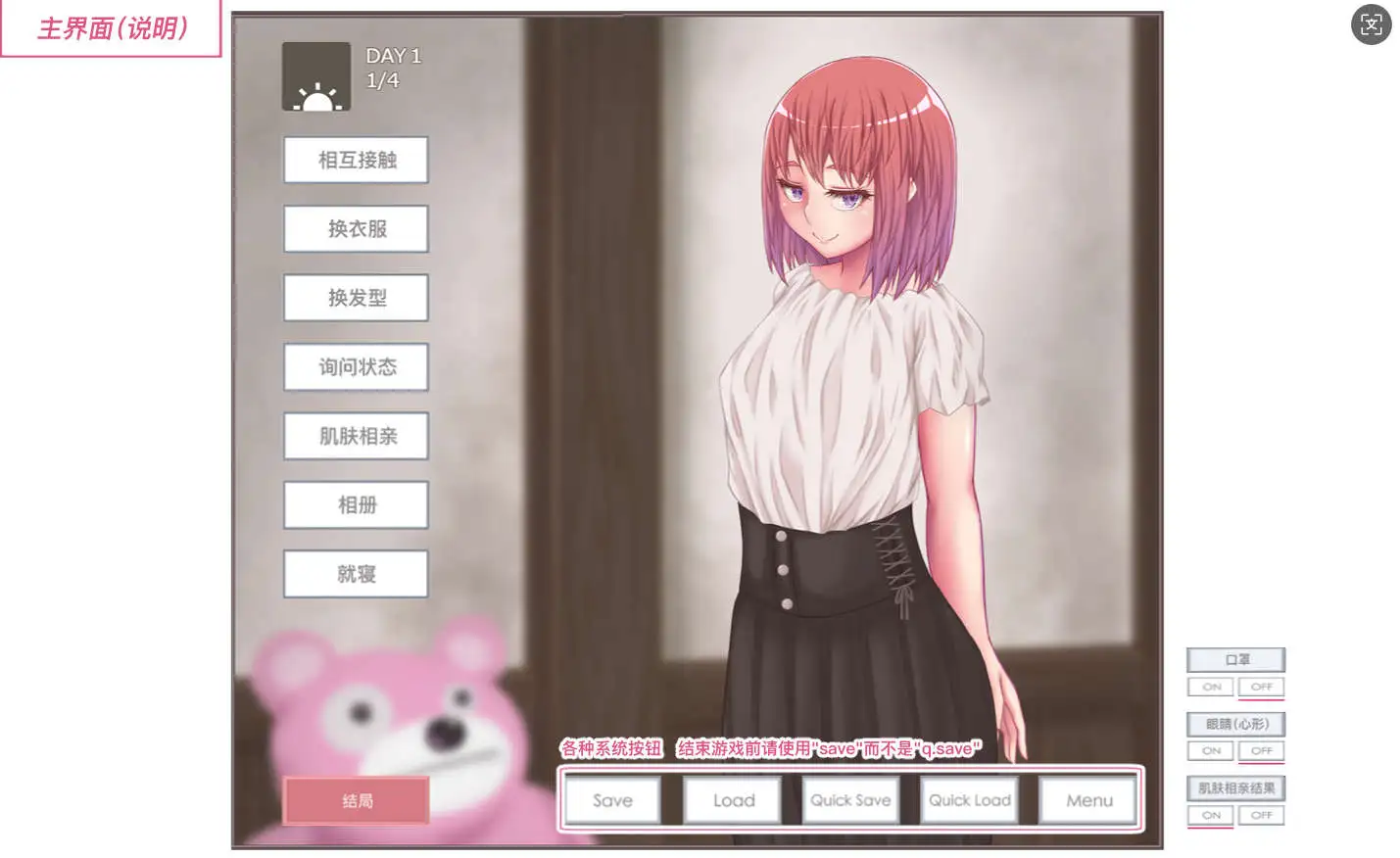Open the Menu from the bottom bar
This screenshot has width=1400, height=858.
point(1087,800)
